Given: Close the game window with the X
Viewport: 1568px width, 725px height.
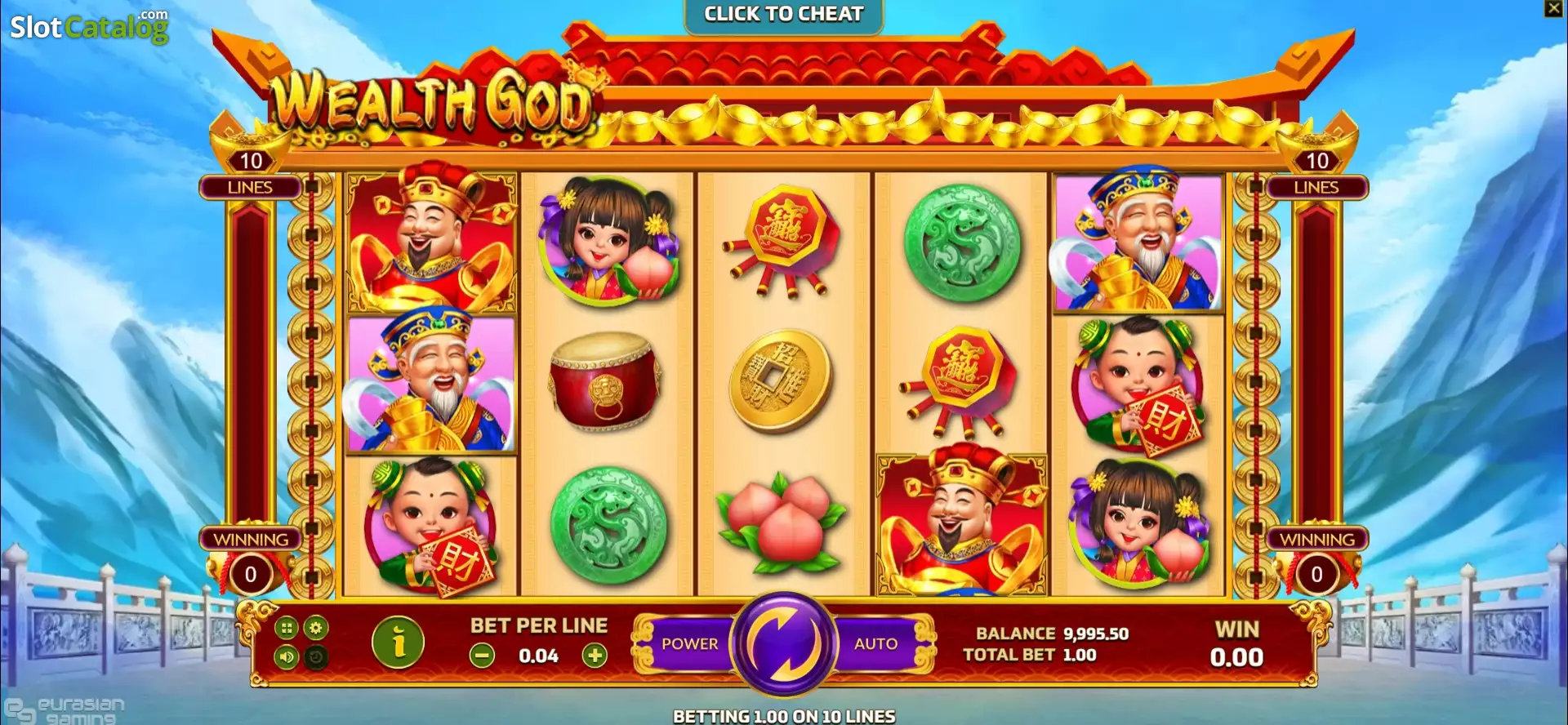Looking at the screenshot, I should [1555, 9].
